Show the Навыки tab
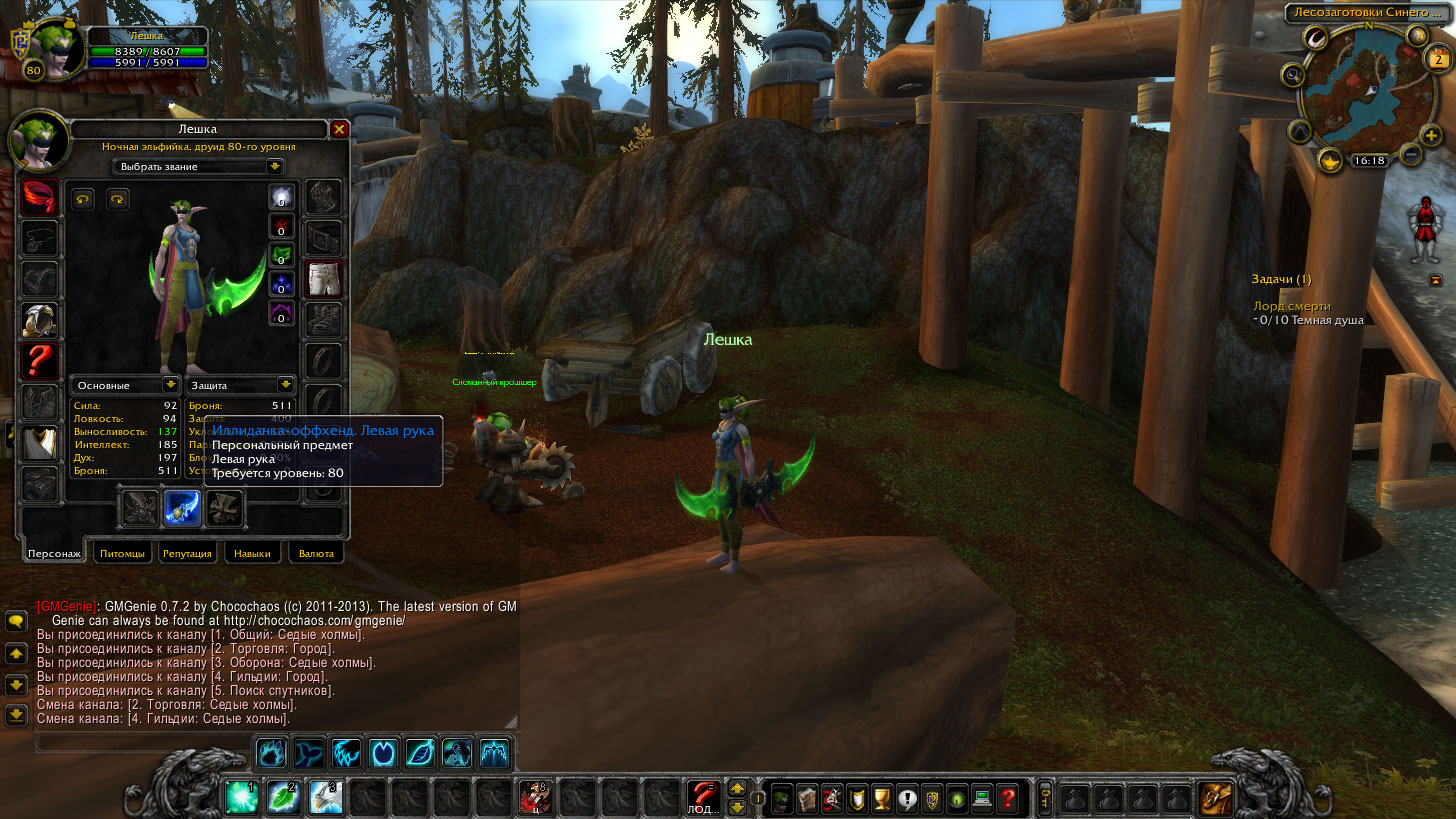Image resolution: width=1456 pixels, height=819 pixels. pos(252,553)
